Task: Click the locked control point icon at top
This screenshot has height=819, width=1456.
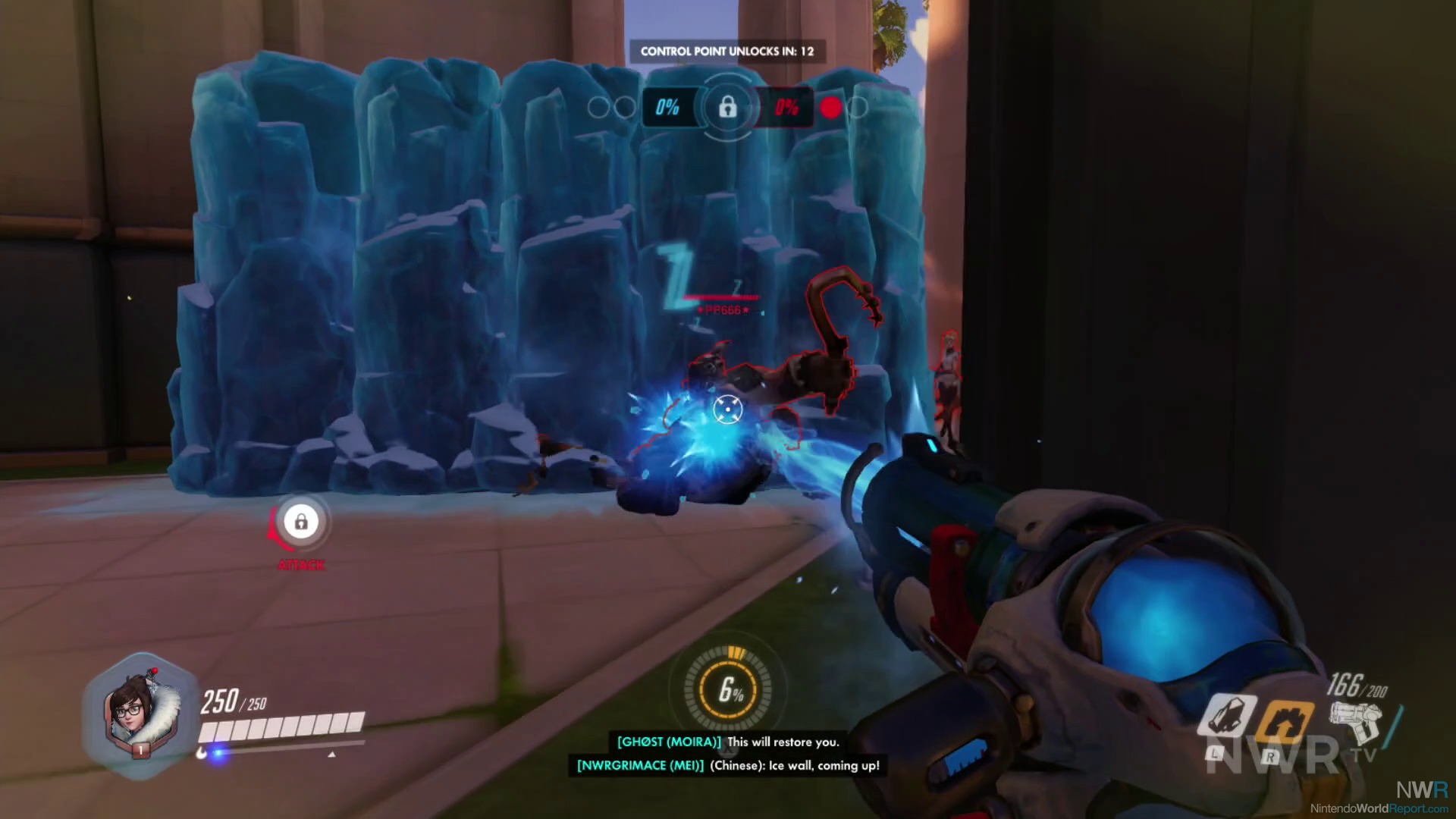Action: (727, 108)
